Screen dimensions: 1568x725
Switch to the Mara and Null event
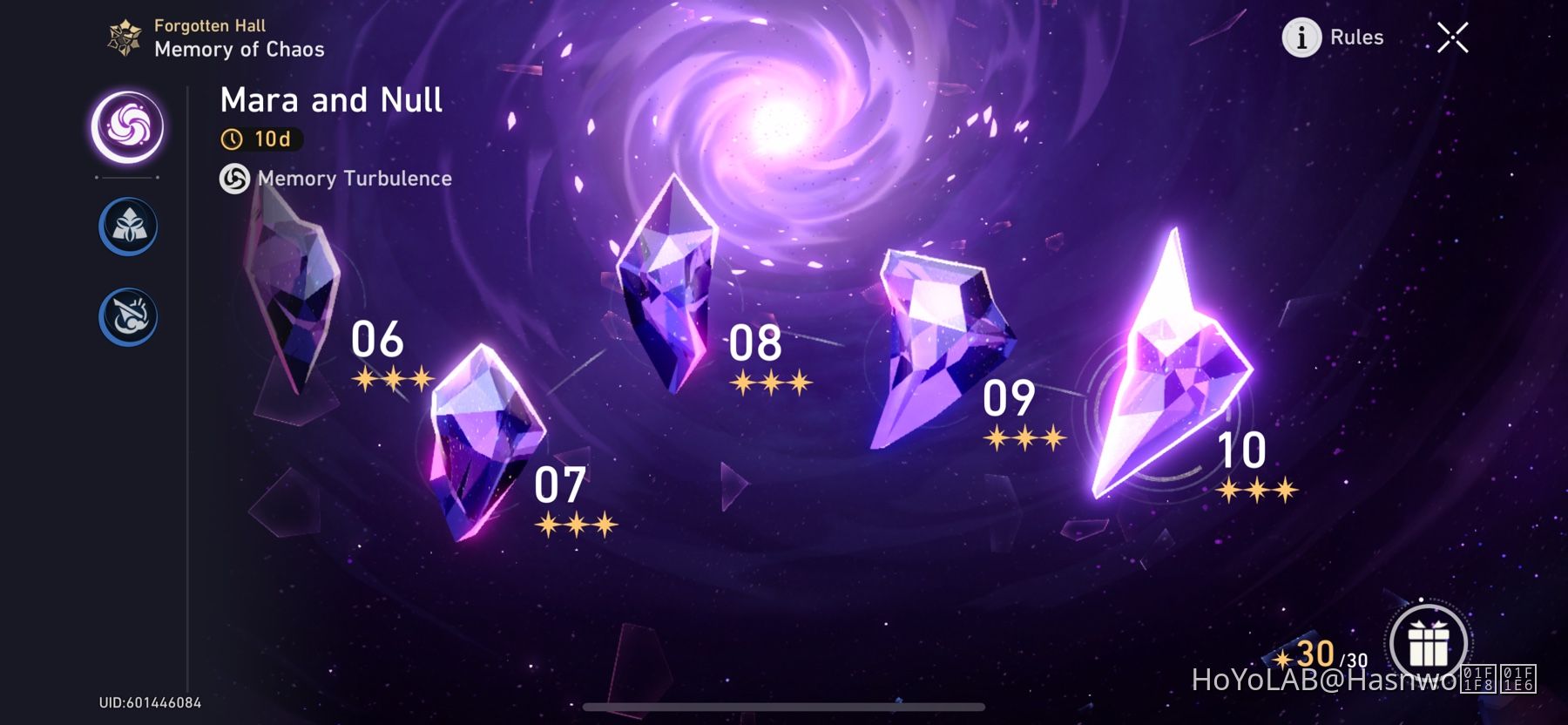tap(333, 99)
